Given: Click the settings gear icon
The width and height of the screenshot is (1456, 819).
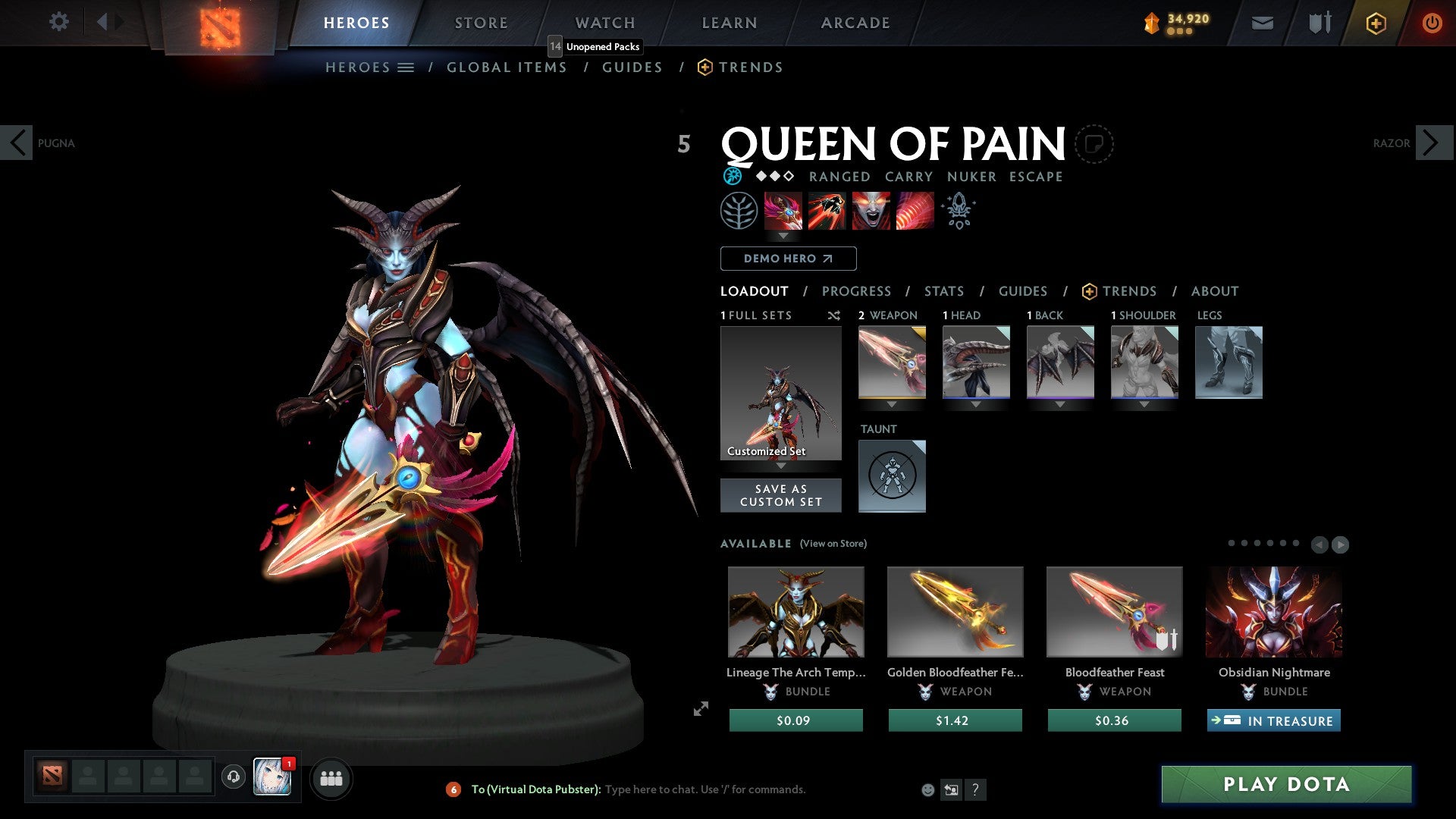Looking at the screenshot, I should (58, 22).
